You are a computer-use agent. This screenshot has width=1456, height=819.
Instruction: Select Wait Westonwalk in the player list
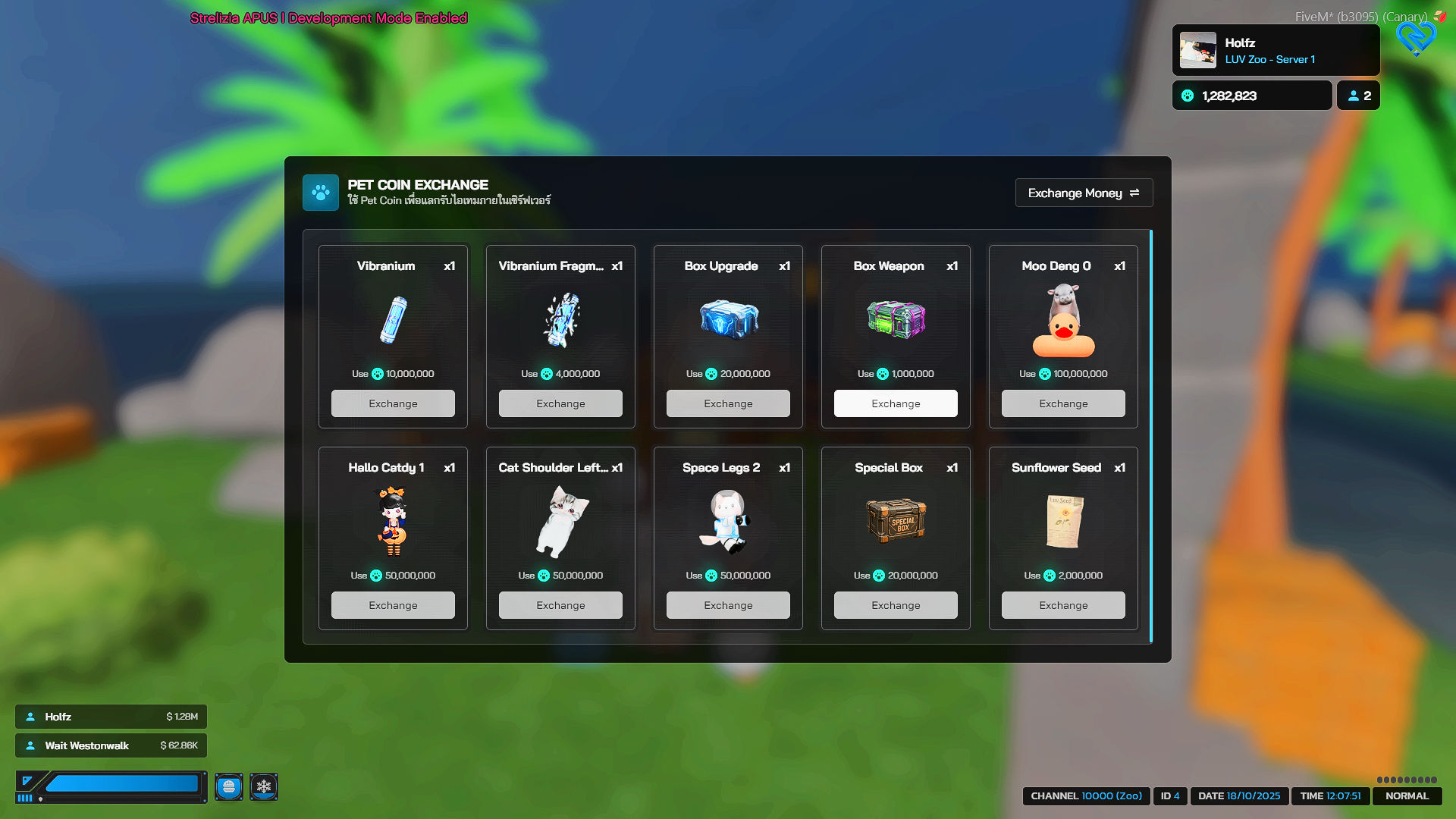(111, 745)
